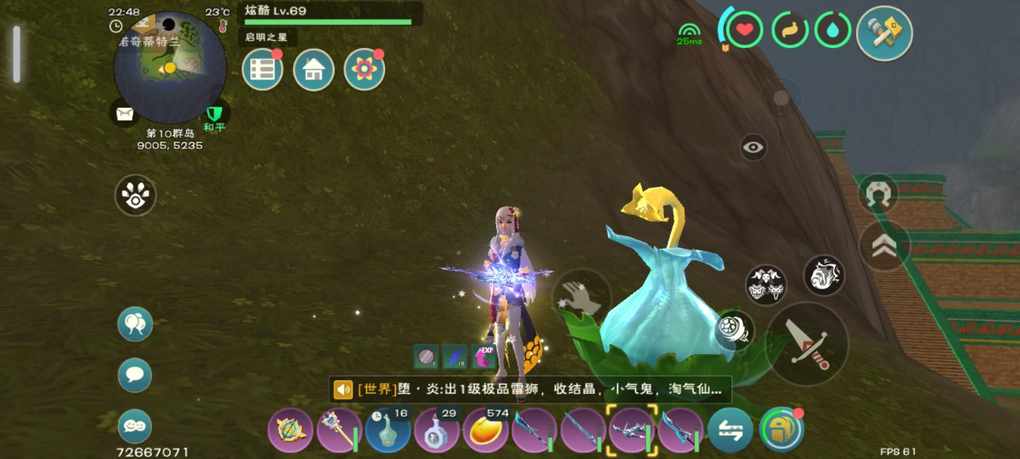This screenshot has height=459, width=1020.
Task: Open the hammer crafting button
Action: point(884,34)
